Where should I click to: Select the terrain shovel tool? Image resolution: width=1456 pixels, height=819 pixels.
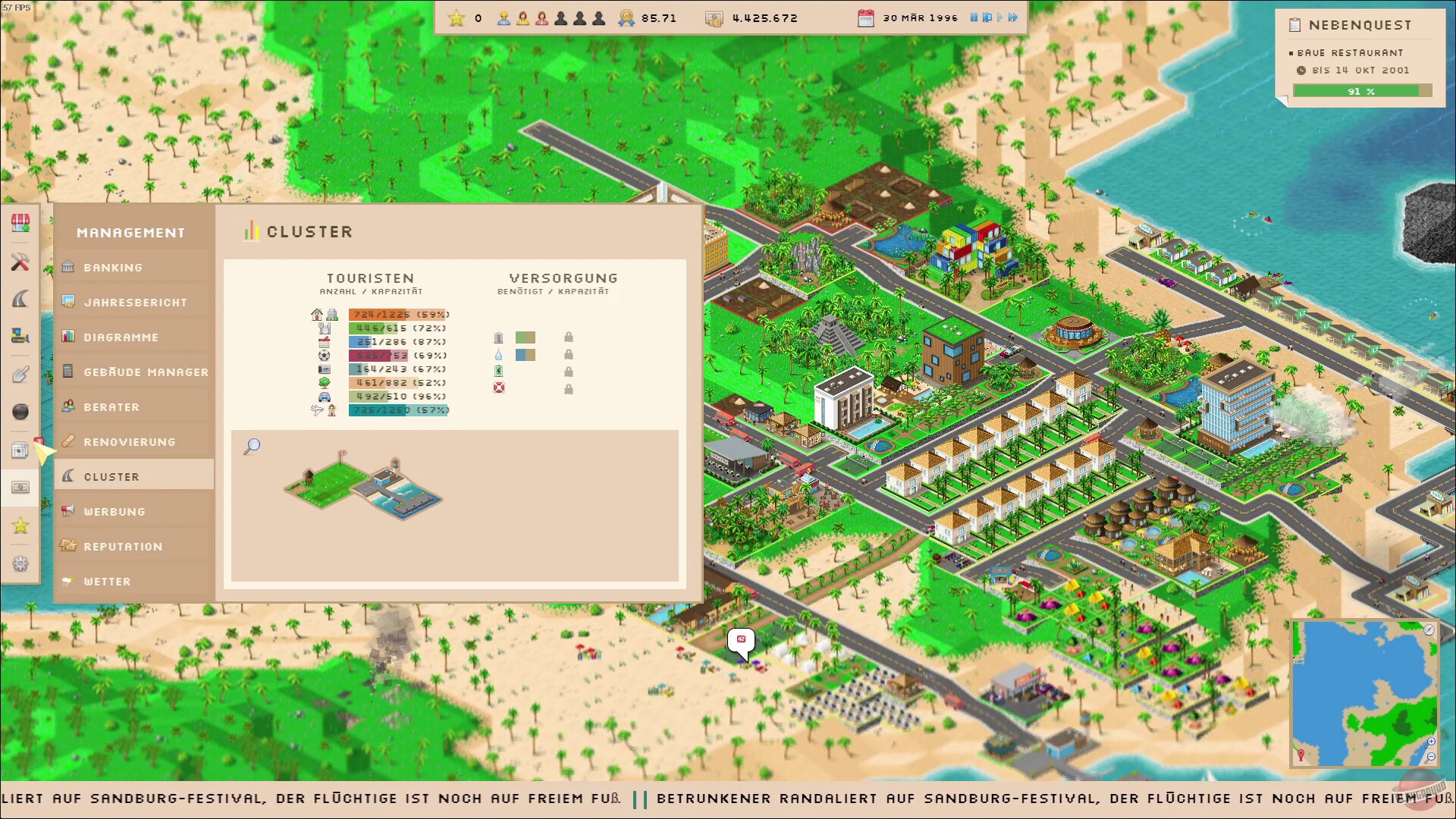click(20, 372)
